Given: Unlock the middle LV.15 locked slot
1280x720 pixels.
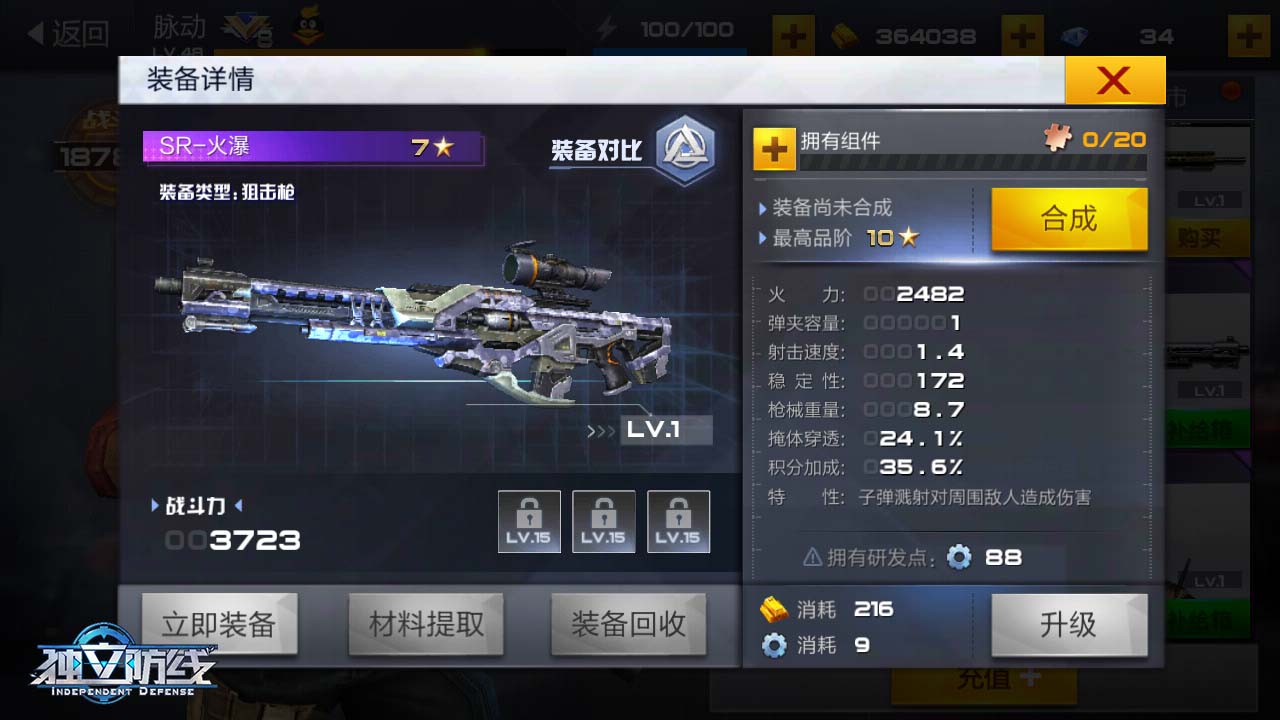Looking at the screenshot, I should (x=604, y=520).
